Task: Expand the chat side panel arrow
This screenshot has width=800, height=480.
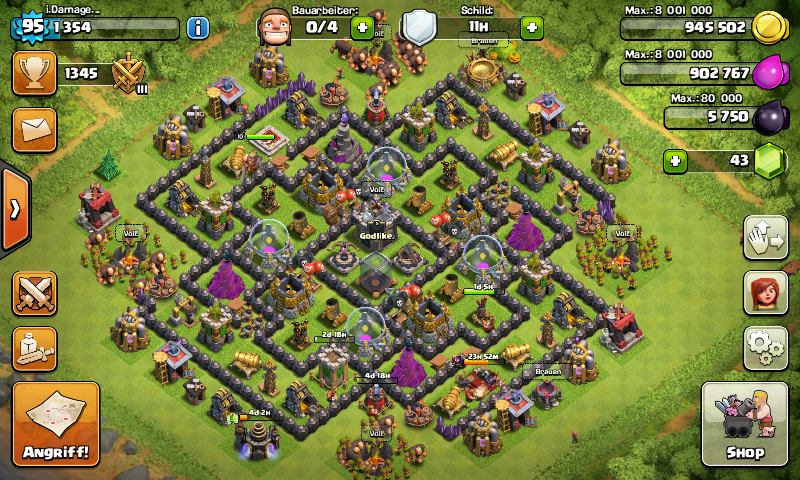Action: (14, 209)
